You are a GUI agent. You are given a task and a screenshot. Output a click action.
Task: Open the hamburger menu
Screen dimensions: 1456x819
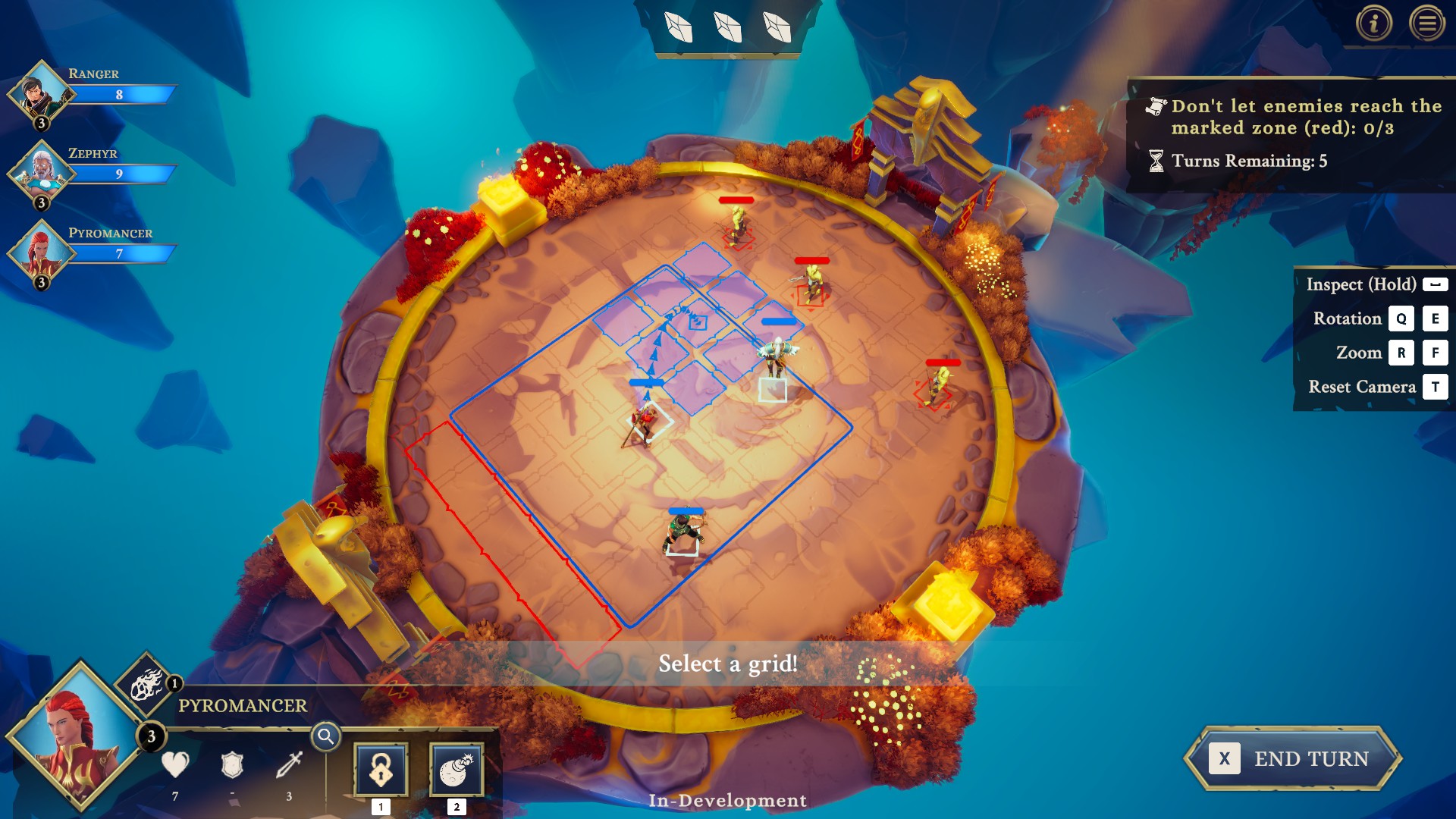[1426, 23]
